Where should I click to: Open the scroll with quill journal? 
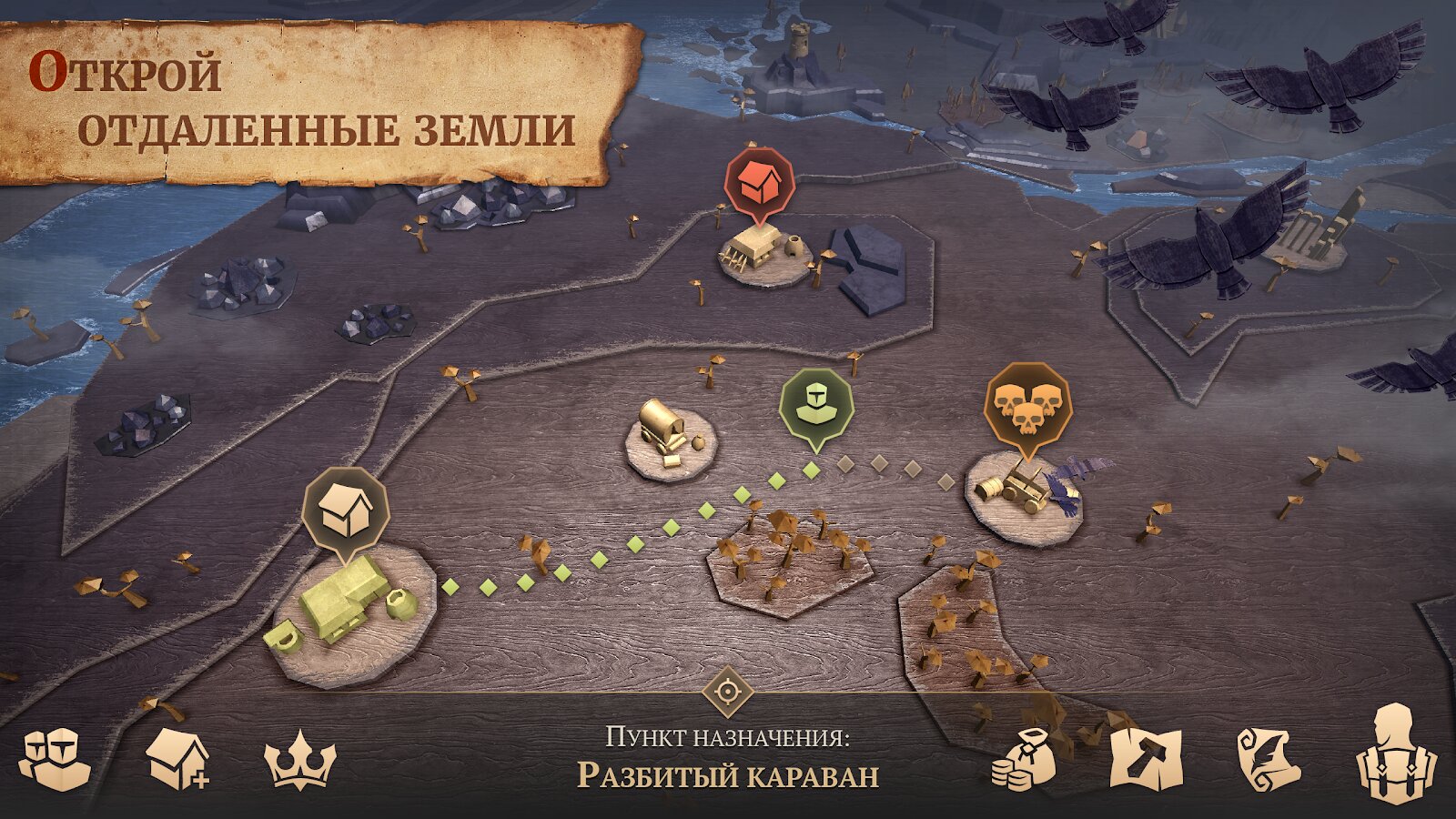coord(1269,760)
